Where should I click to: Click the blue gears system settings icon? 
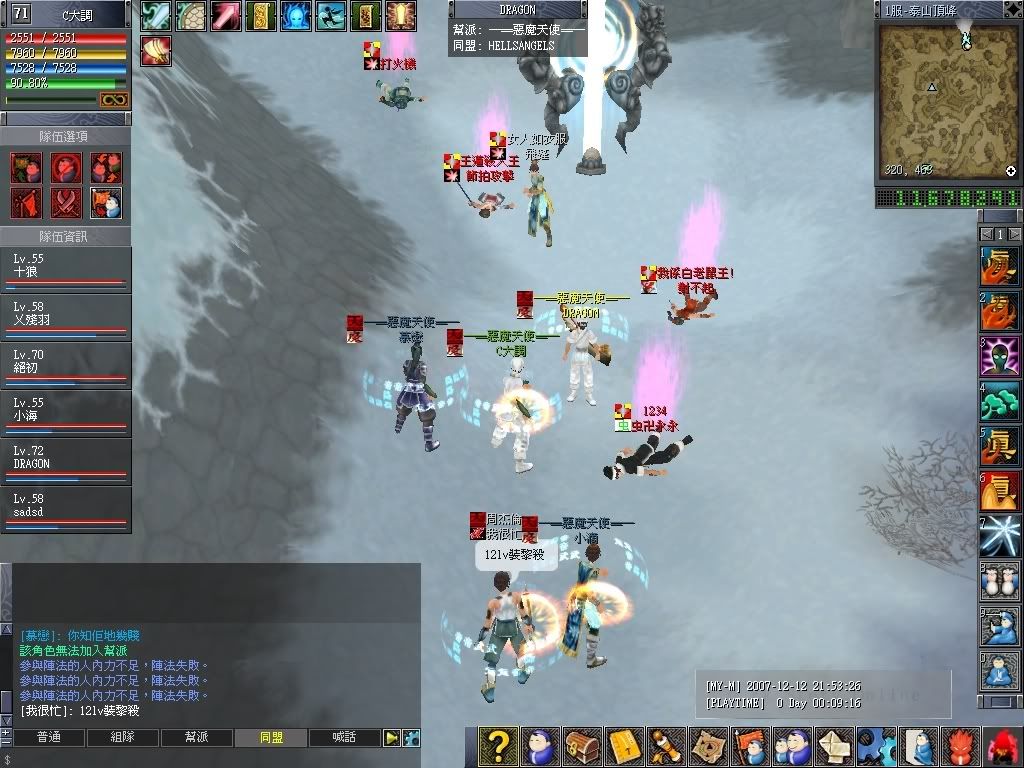pyautogui.click(x=875, y=747)
